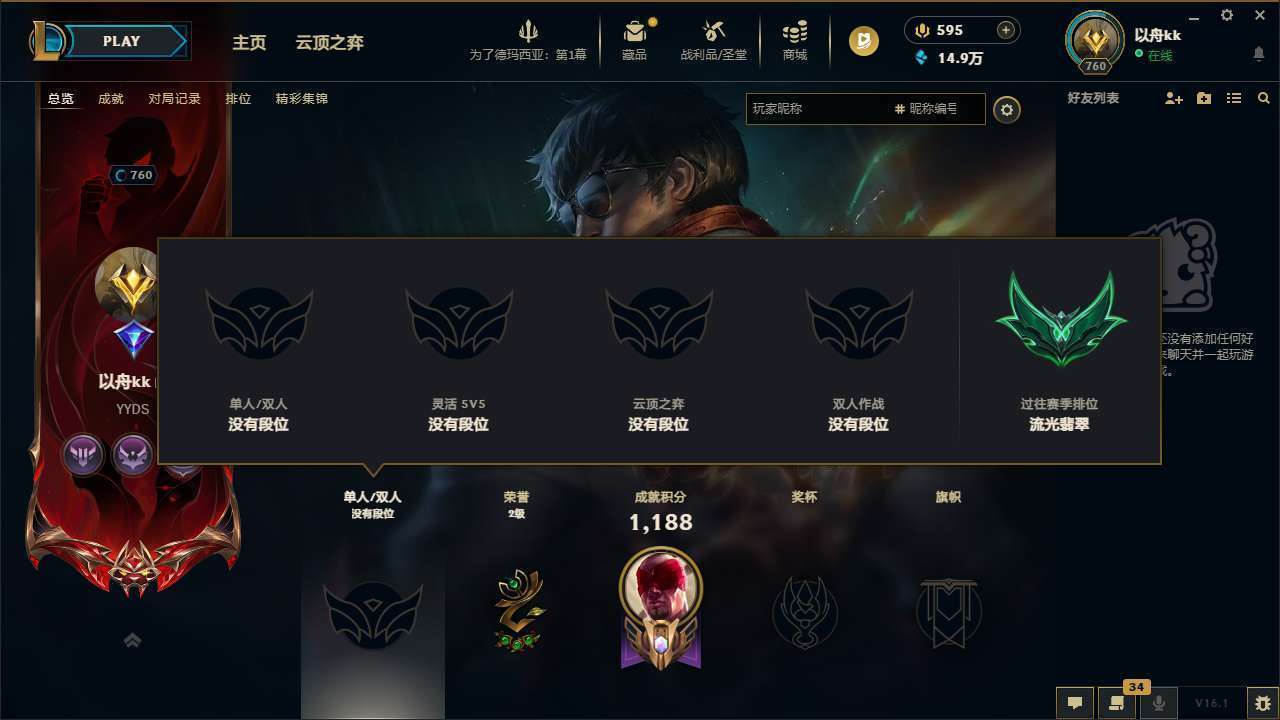Screen dimensions: 1280x720
Task: Purchase RP via the plus button
Action: [1004, 30]
